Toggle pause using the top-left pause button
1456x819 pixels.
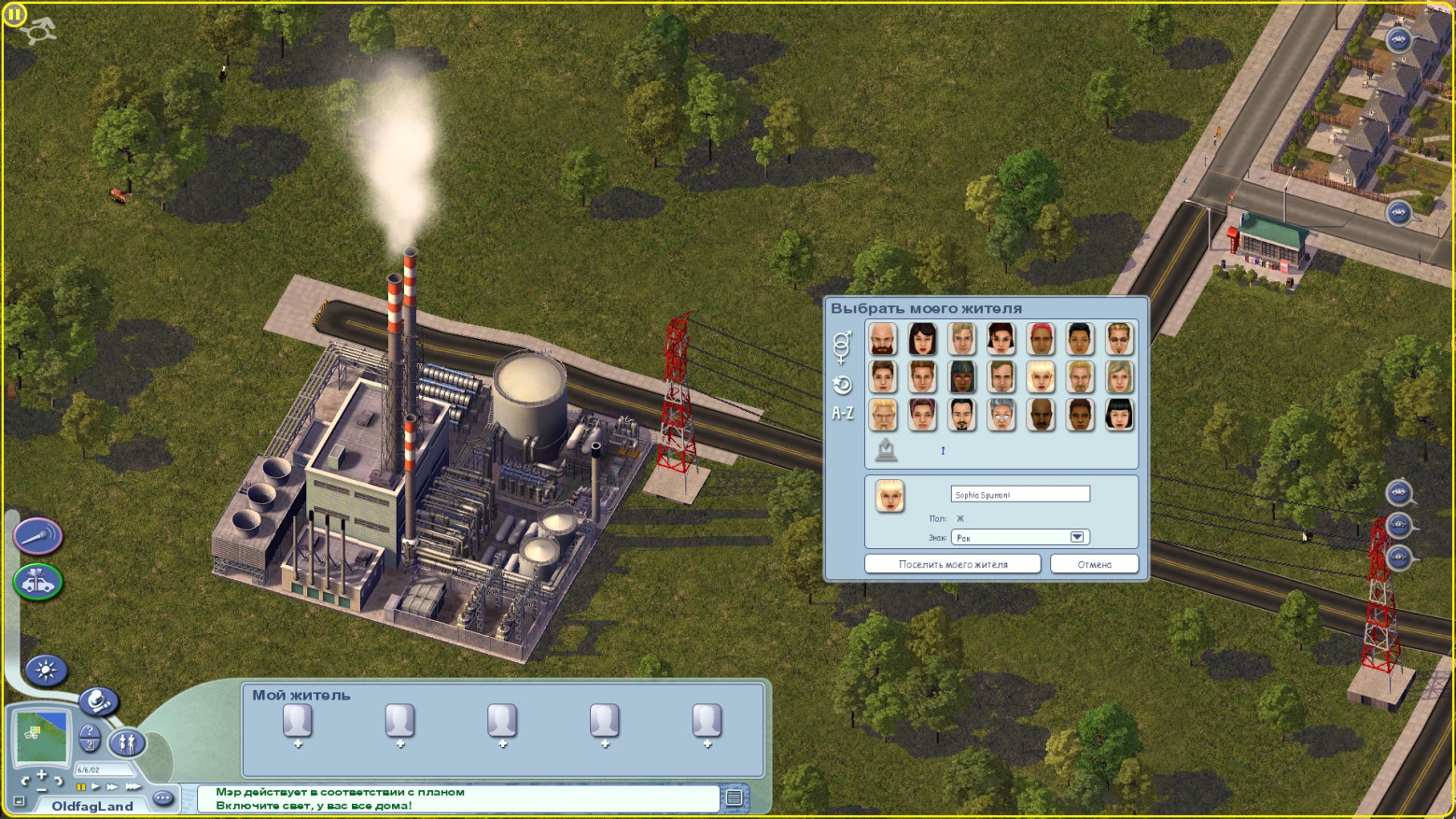pos(15,13)
